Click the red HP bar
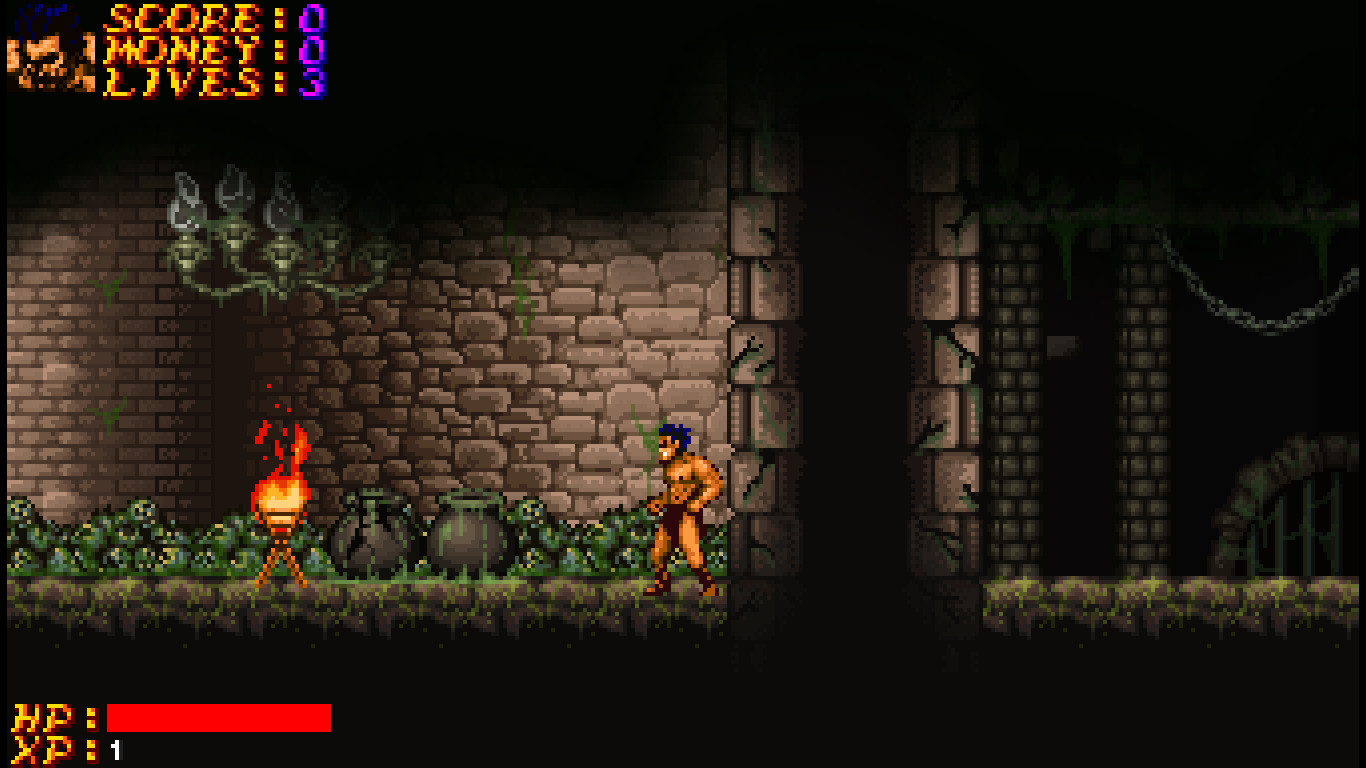This screenshot has width=1366, height=768. [x=220, y=716]
